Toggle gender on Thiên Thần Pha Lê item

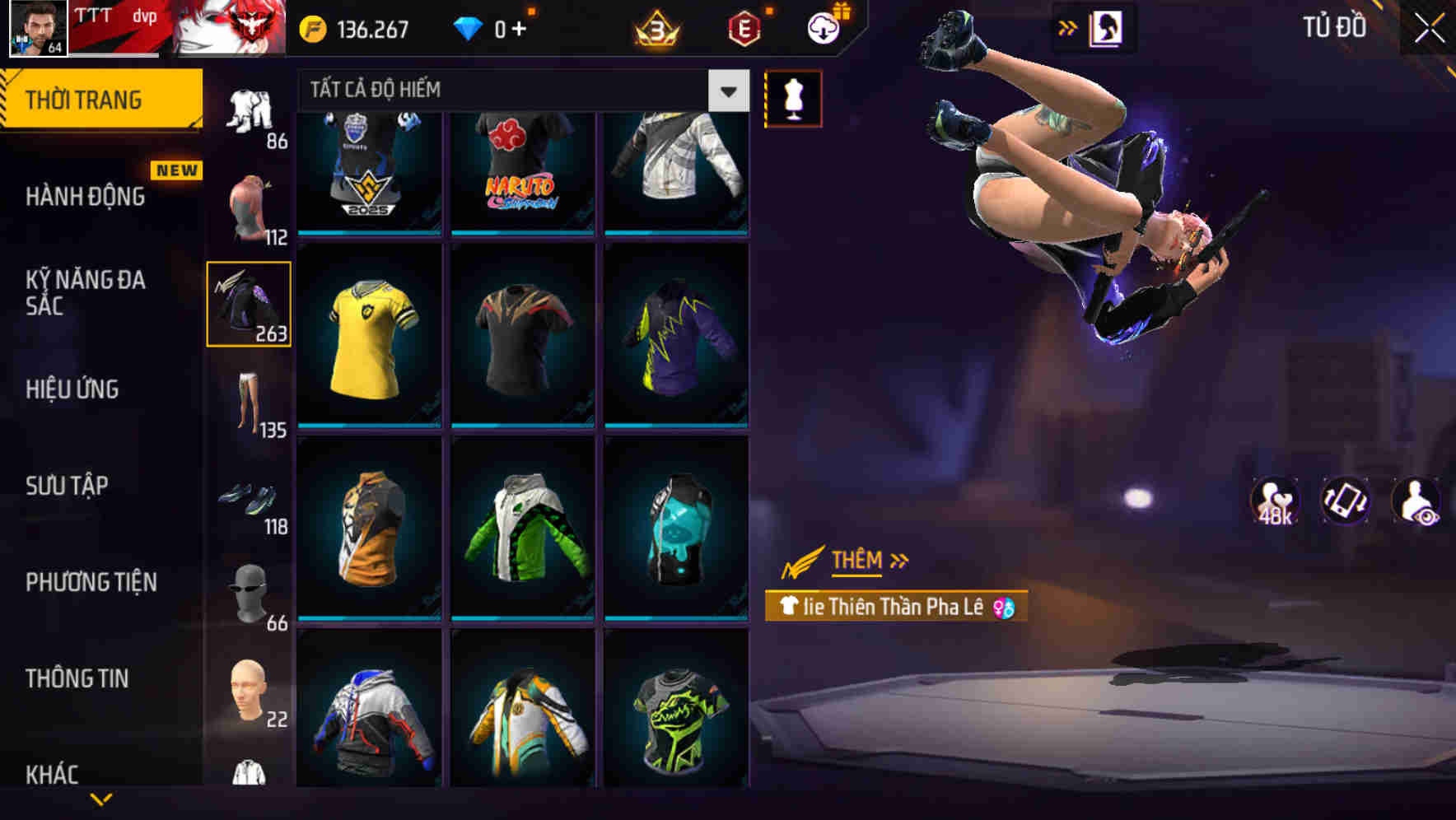tap(1006, 608)
